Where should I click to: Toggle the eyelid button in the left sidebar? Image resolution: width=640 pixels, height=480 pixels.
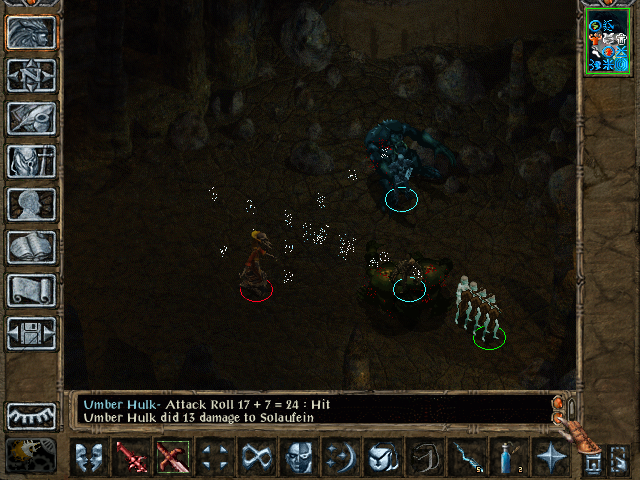click(x=31, y=414)
